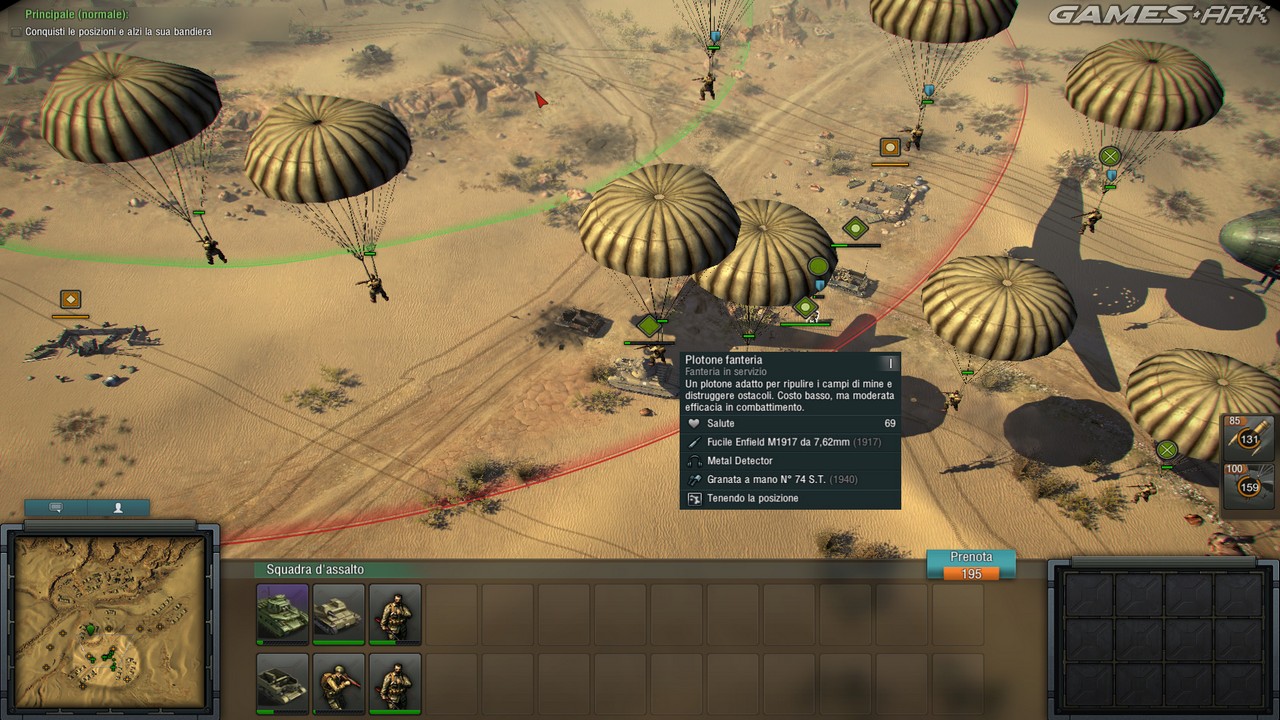Click the info button on Plotone fanteria tooltip

[889, 363]
